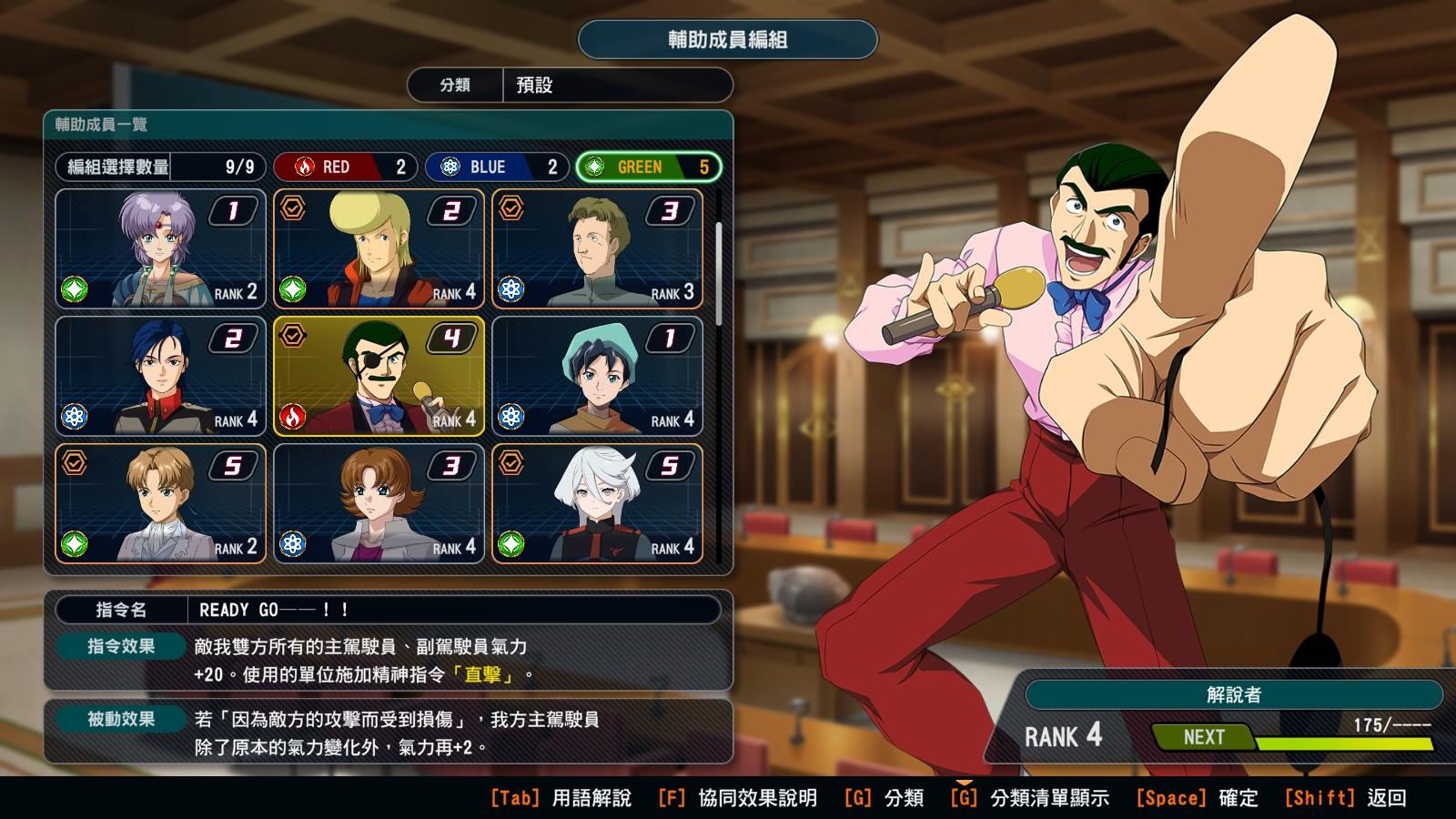The width and height of the screenshot is (1456, 819).
Task: Open the 分類 sort category selector
Action: [570, 86]
